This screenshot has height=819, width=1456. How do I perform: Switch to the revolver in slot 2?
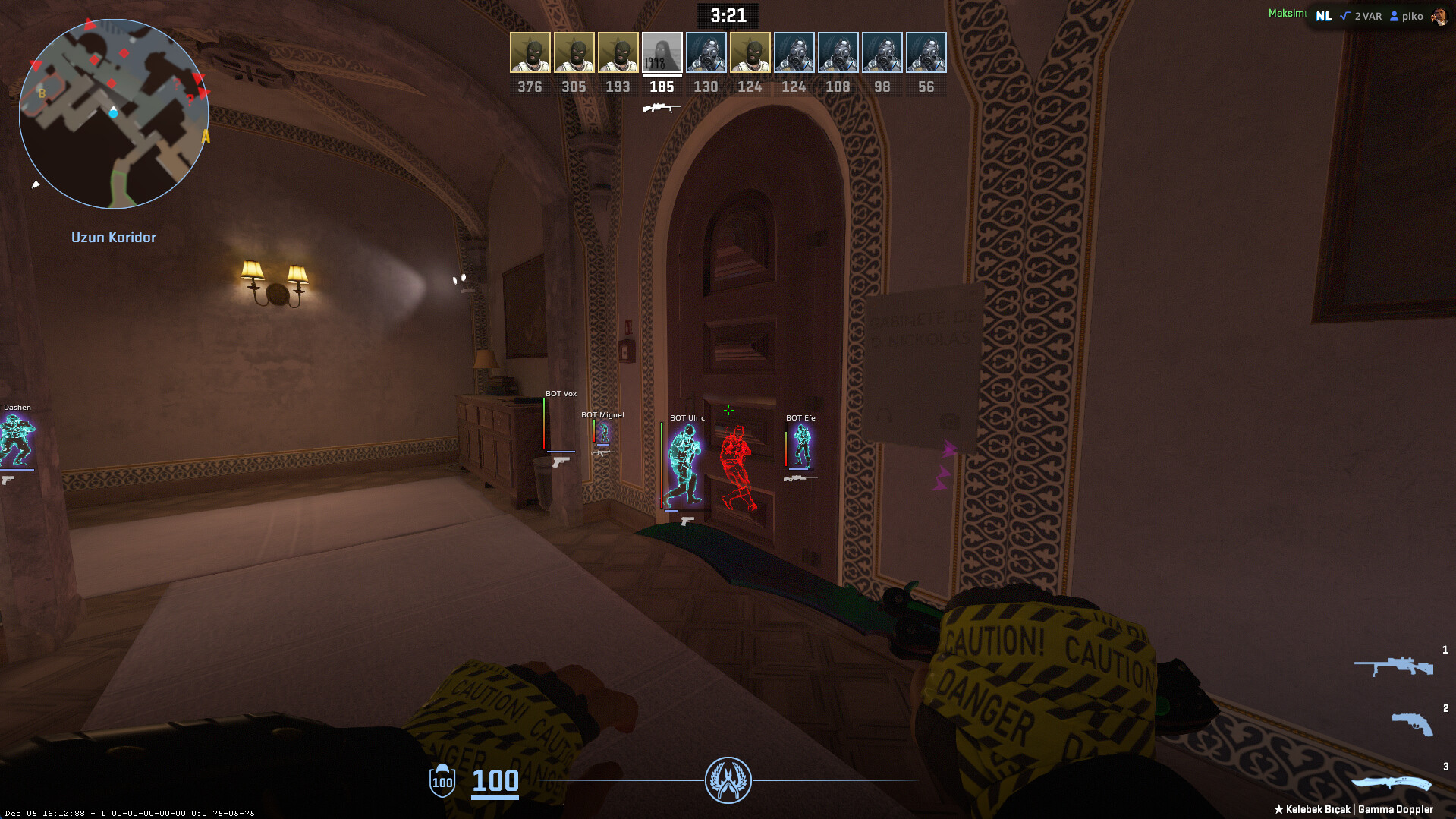point(1411,723)
